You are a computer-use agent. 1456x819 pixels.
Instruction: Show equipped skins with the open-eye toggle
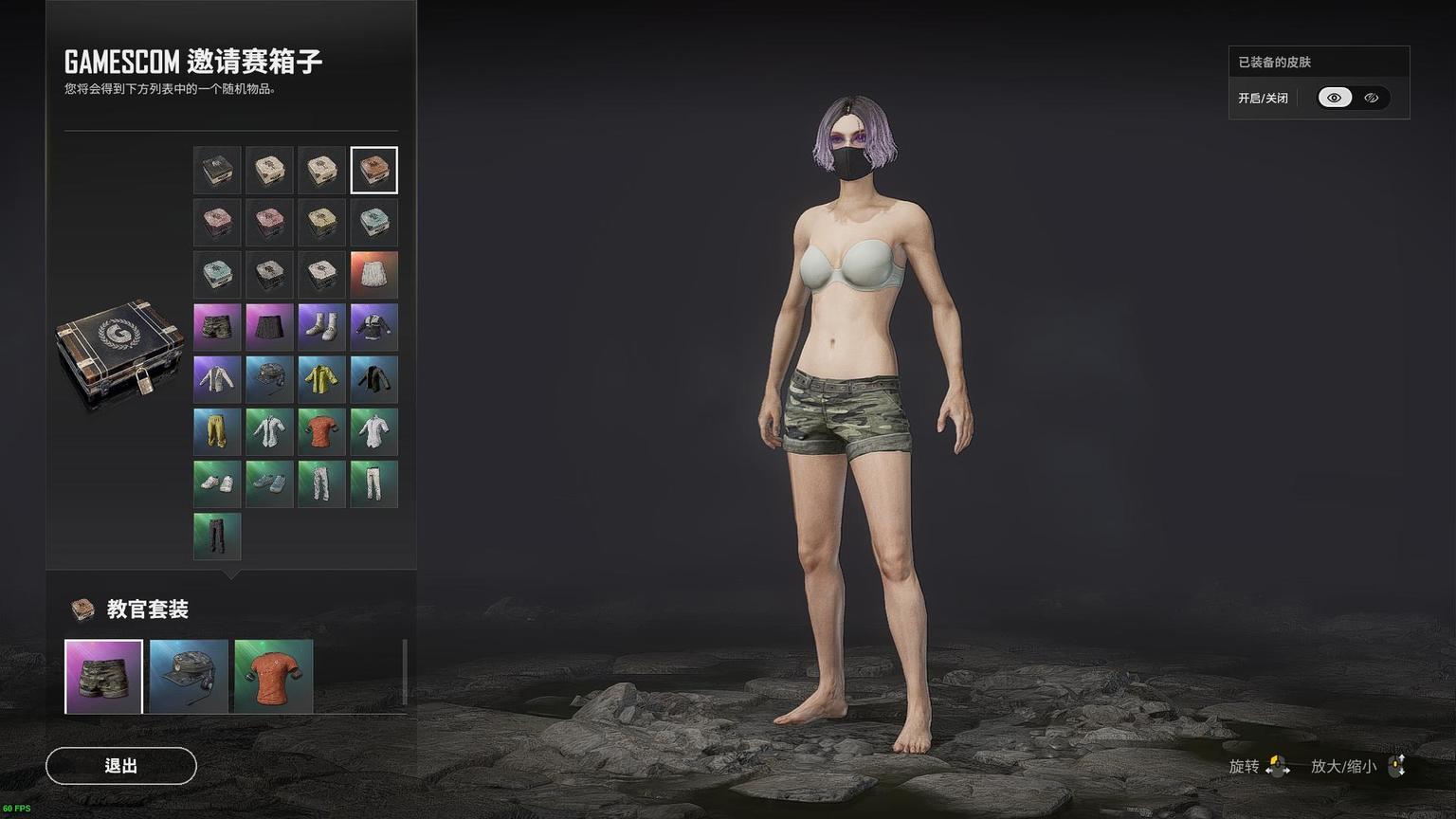1335,98
